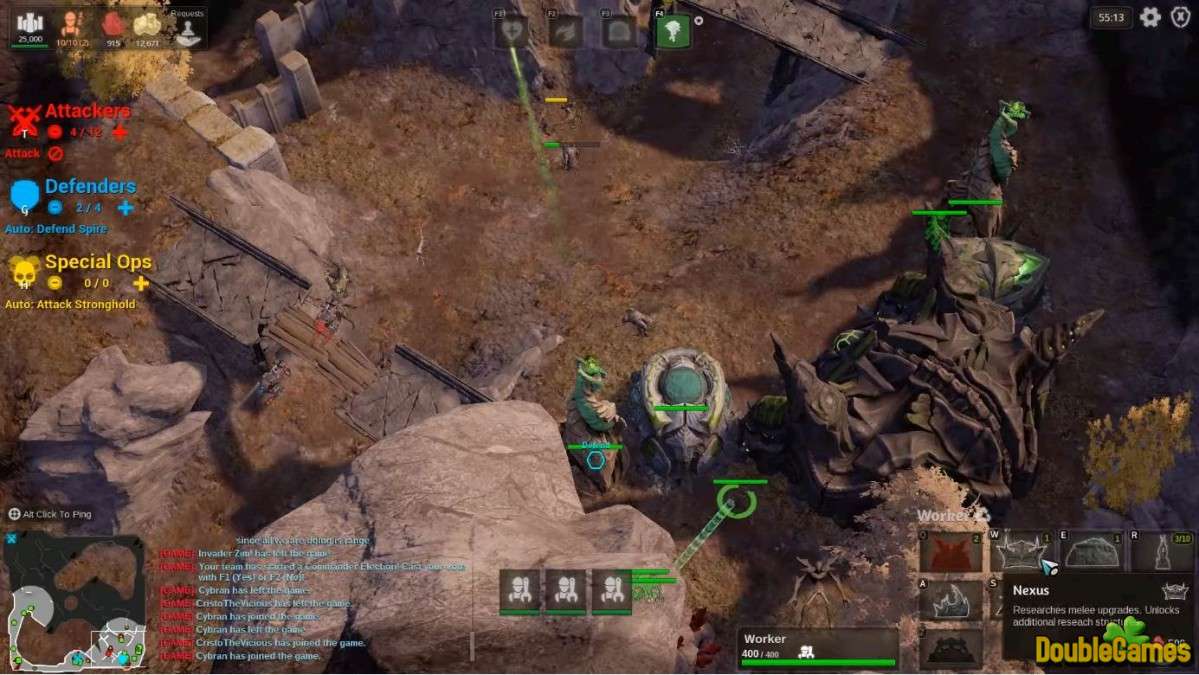Choose the rock mound build option
This screenshot has height=675, width=1199.
1092,552
